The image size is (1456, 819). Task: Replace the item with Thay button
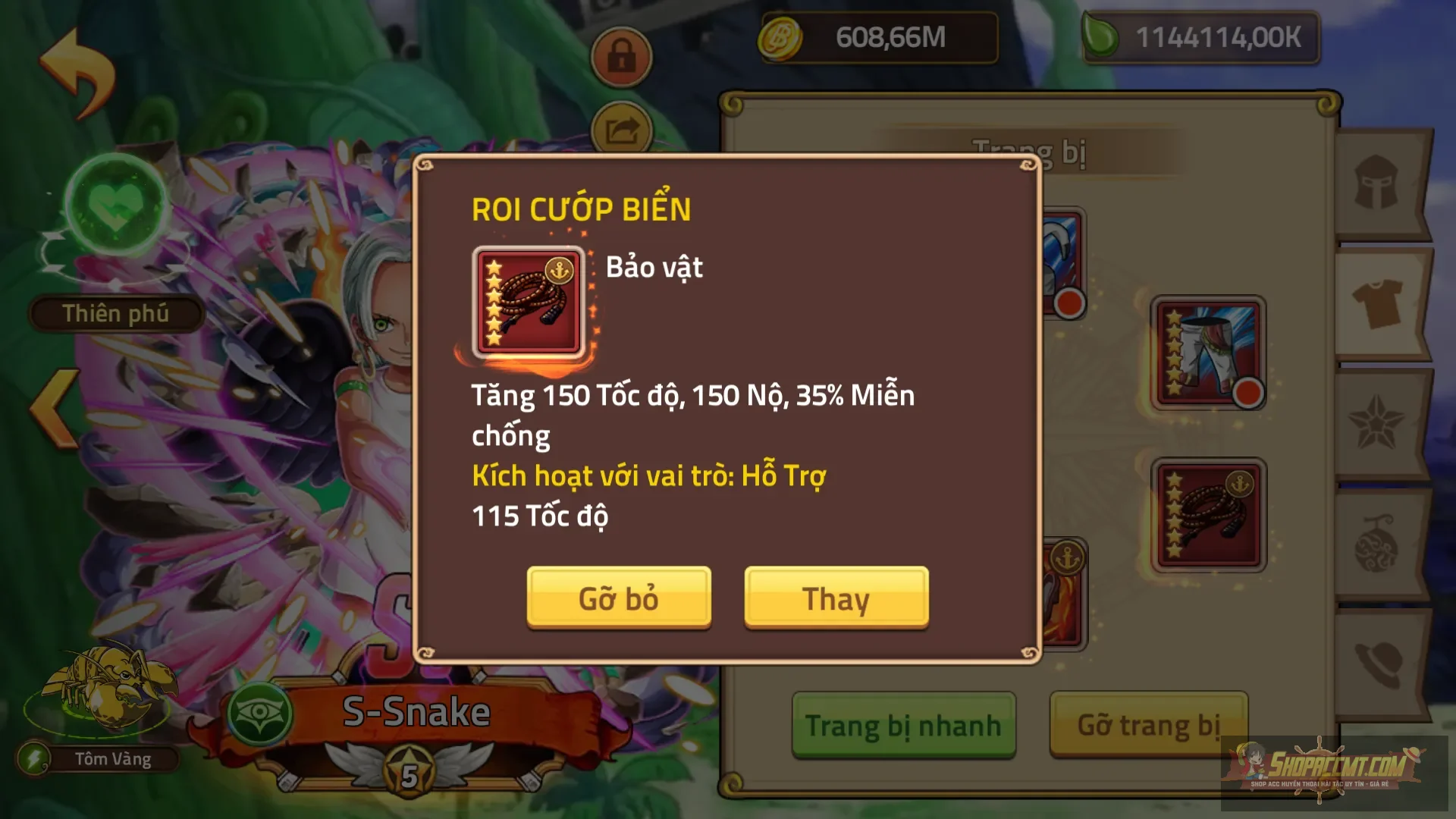(836, 598)
